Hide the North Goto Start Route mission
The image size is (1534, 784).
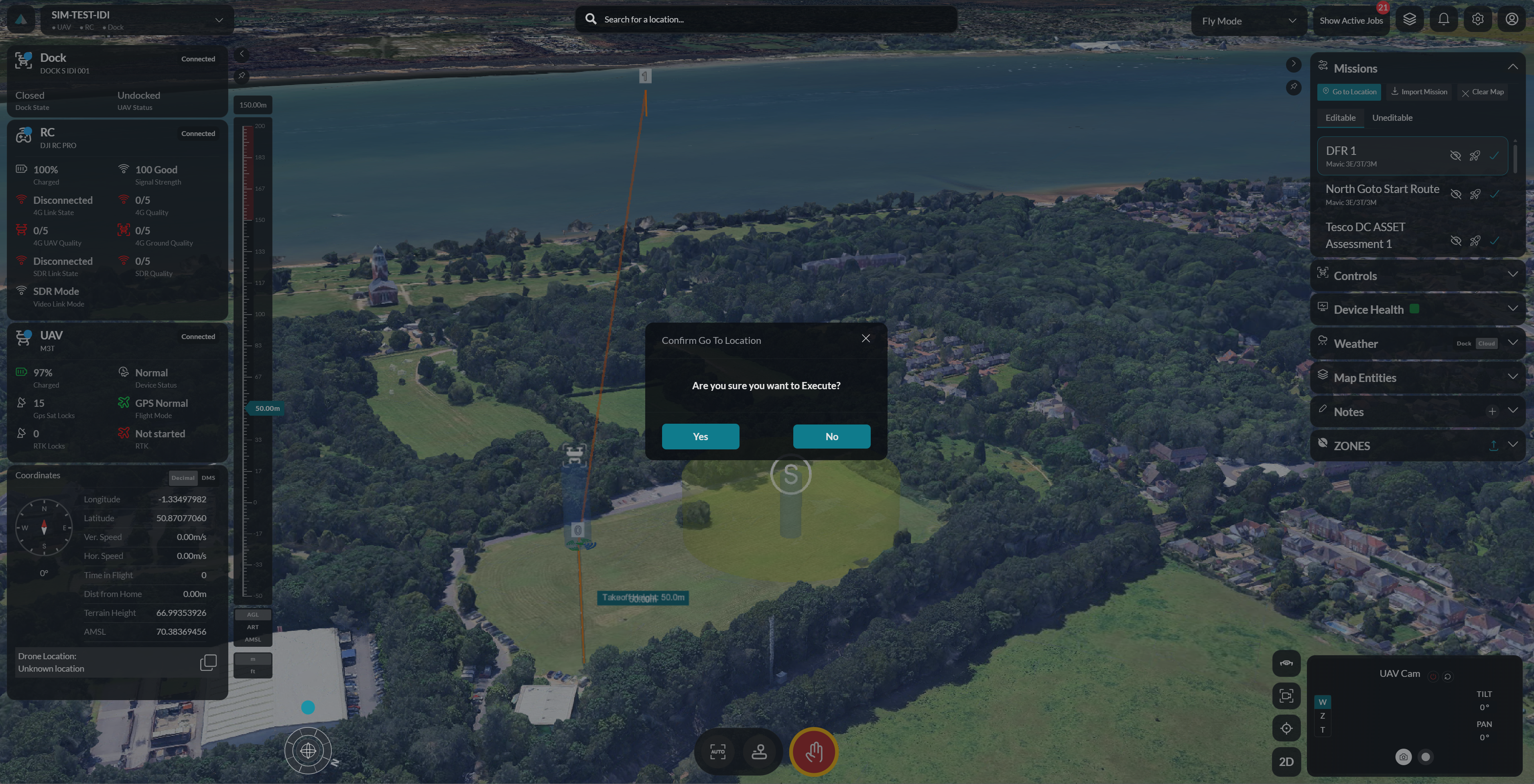point(1455,195)
